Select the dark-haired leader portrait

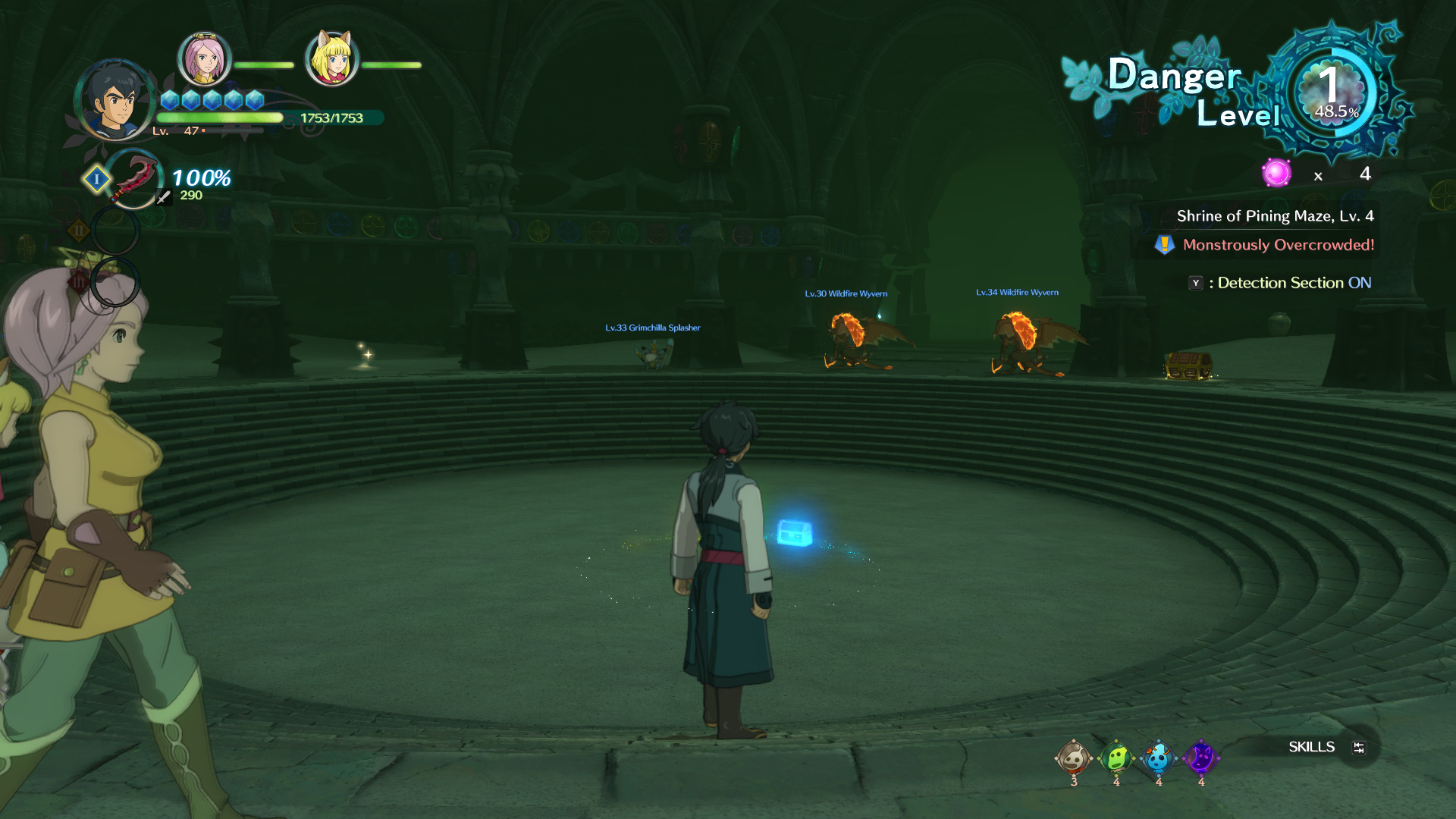pos(115,100)
